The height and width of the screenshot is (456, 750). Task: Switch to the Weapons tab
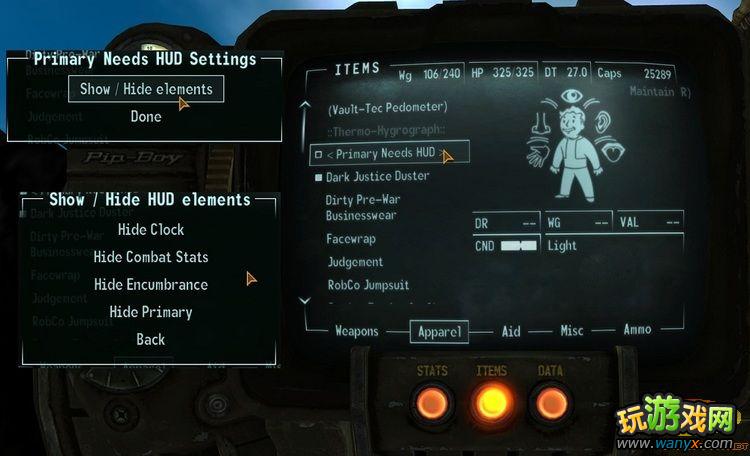357,331
